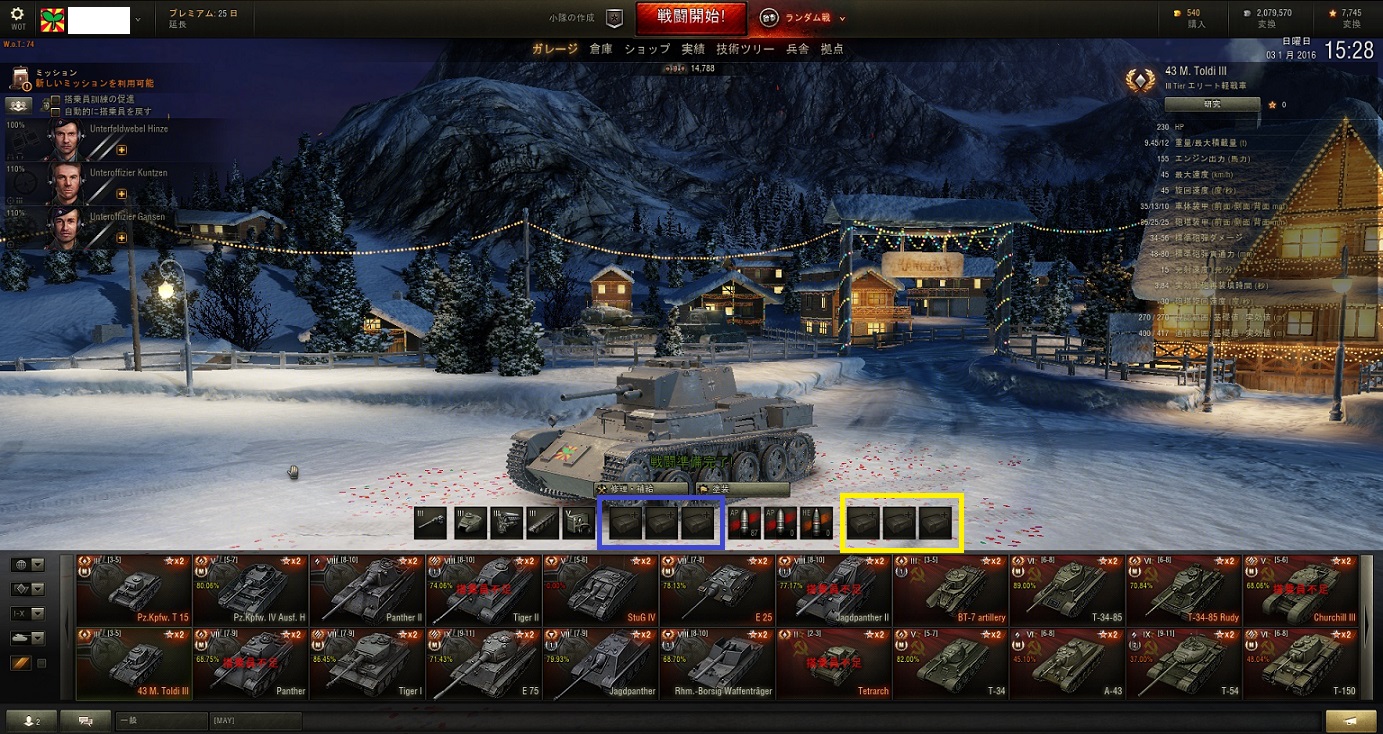The height and width of the screenshot is (734, 1383).
Task: Go to the 兵舎 barracks tab
Action: pos(797,49)
